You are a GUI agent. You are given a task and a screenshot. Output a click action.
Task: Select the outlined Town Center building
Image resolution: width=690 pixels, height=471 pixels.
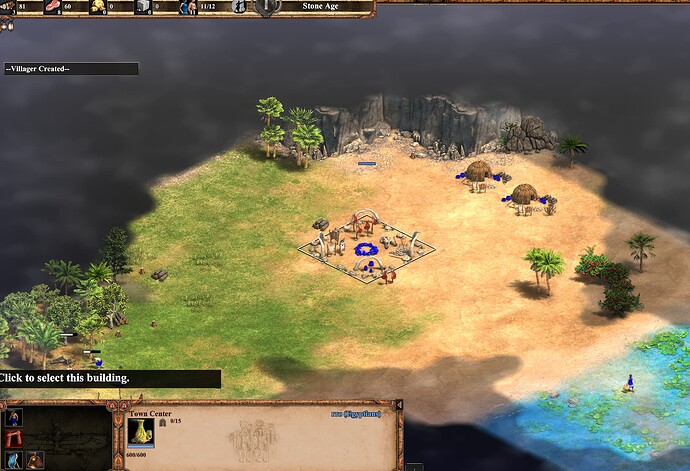[364, 246]
